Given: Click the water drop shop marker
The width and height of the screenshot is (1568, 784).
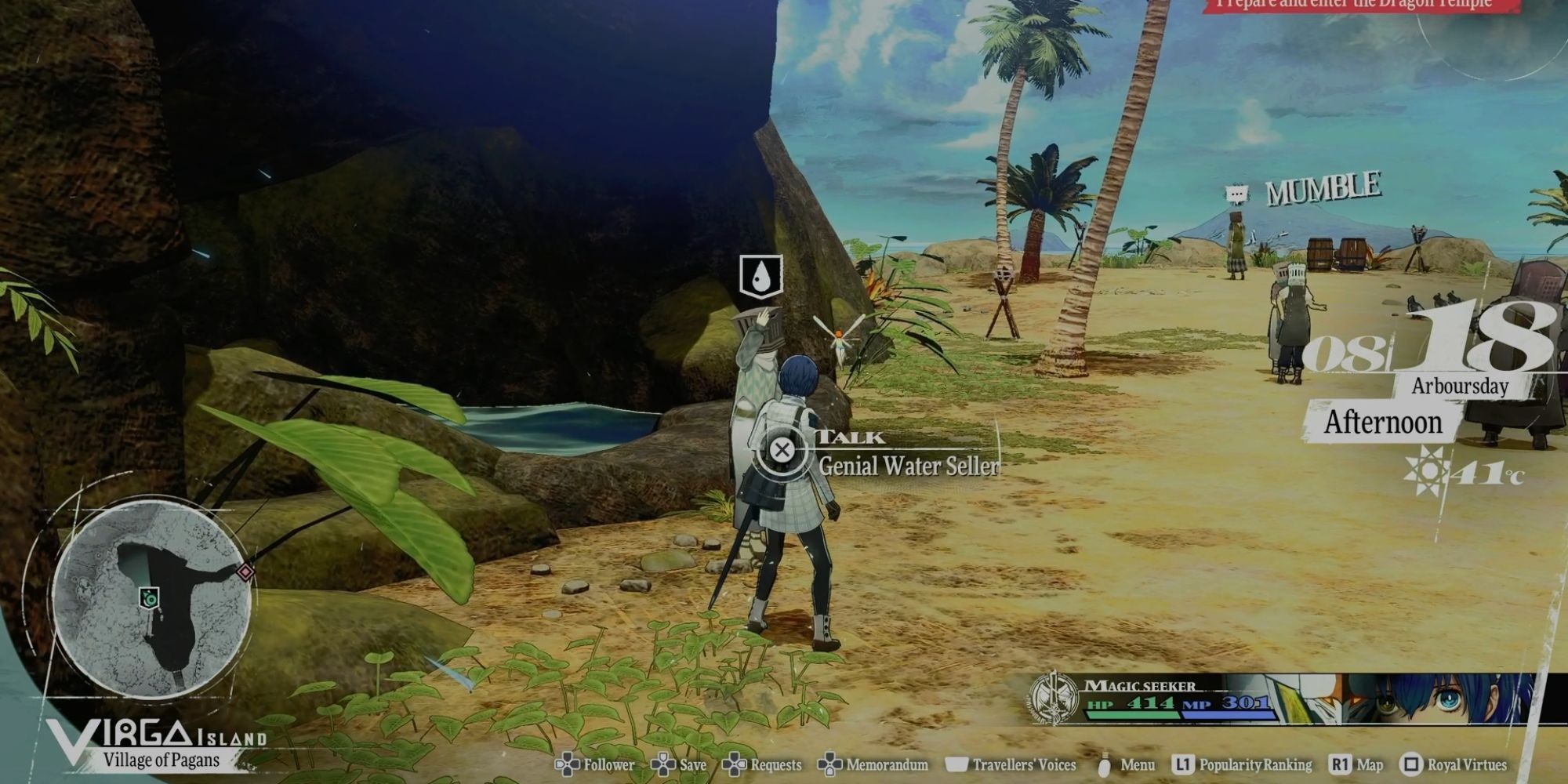Looking at the screenshot, I should tap(760, 276).
